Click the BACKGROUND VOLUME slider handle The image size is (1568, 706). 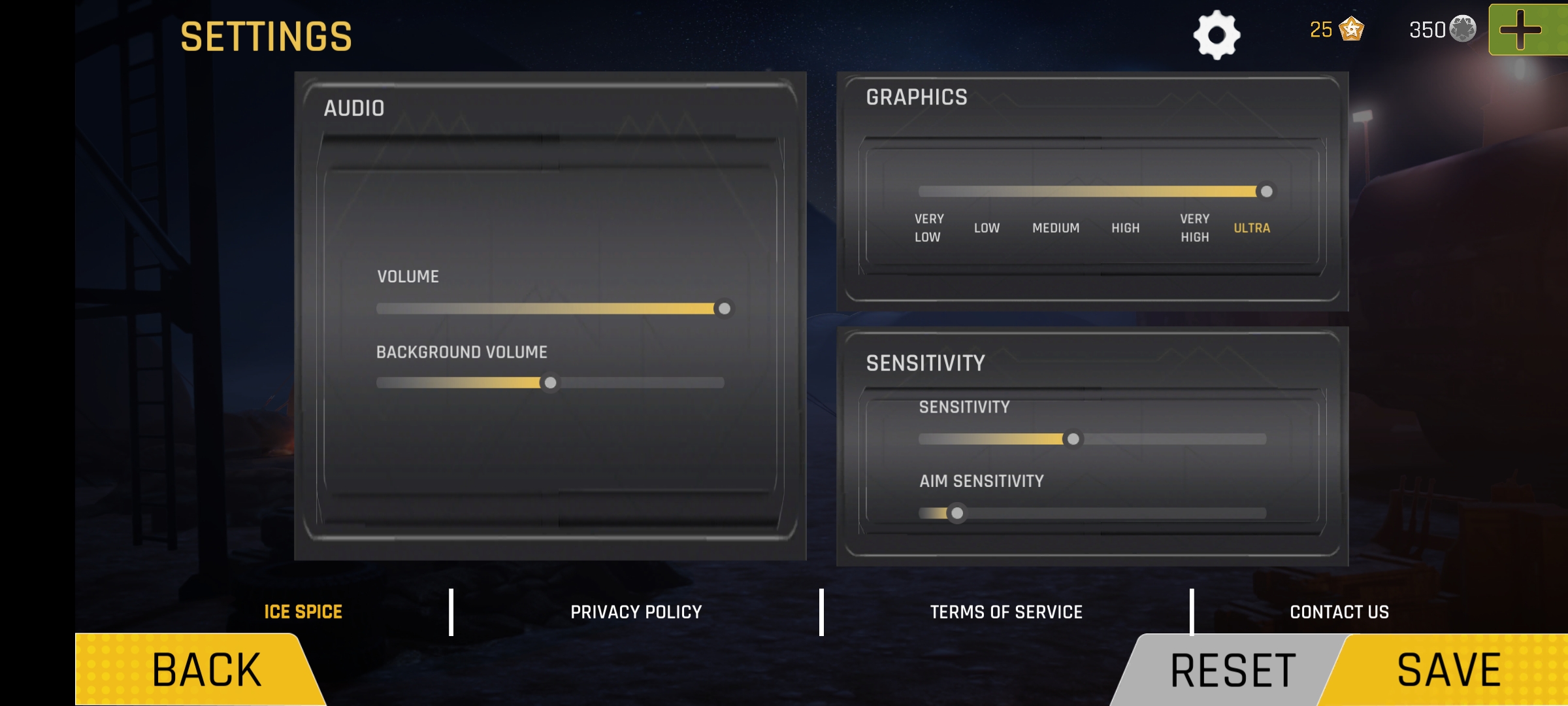point(552,384)
